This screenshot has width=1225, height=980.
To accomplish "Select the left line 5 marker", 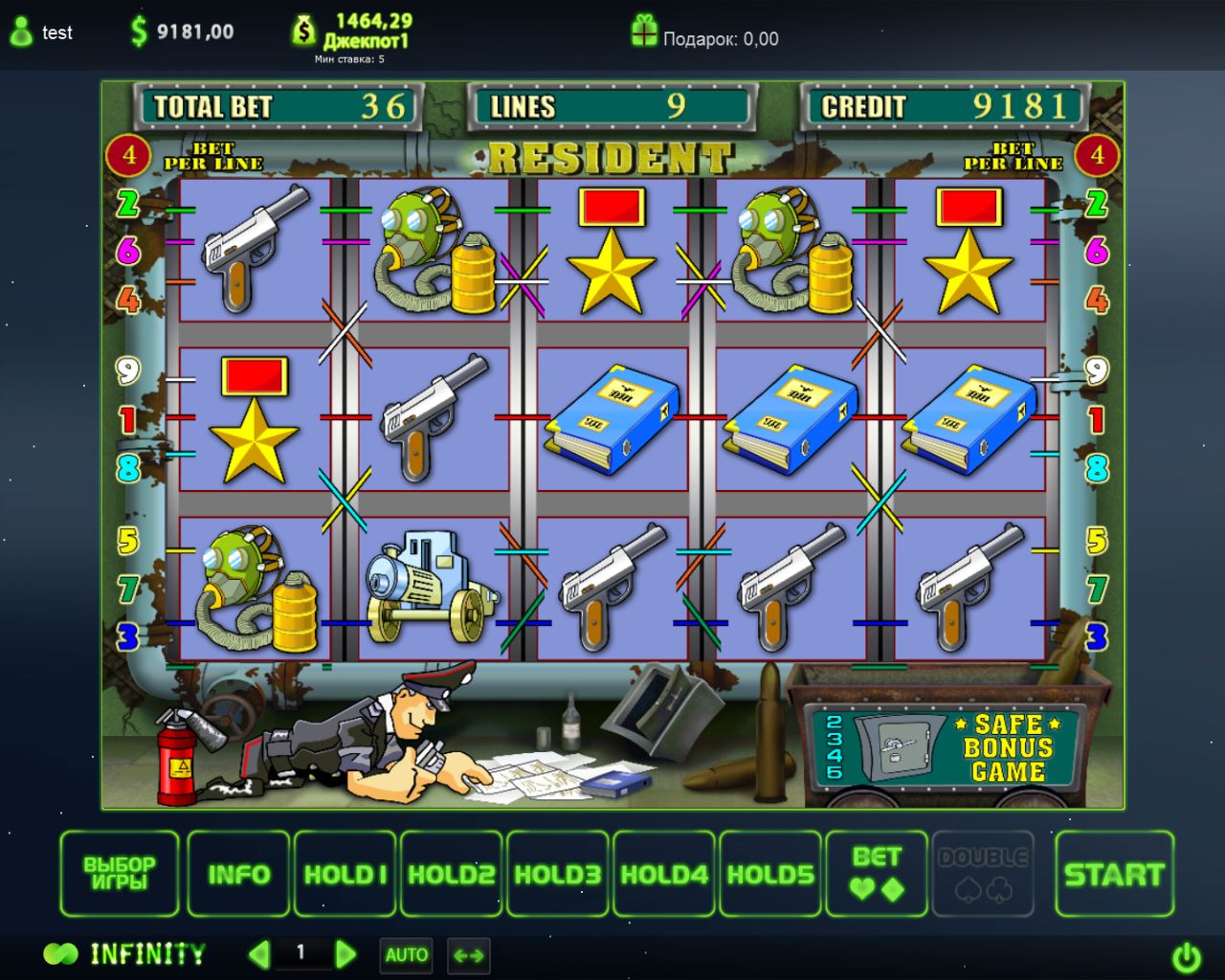I will click(x=128, y=542).
